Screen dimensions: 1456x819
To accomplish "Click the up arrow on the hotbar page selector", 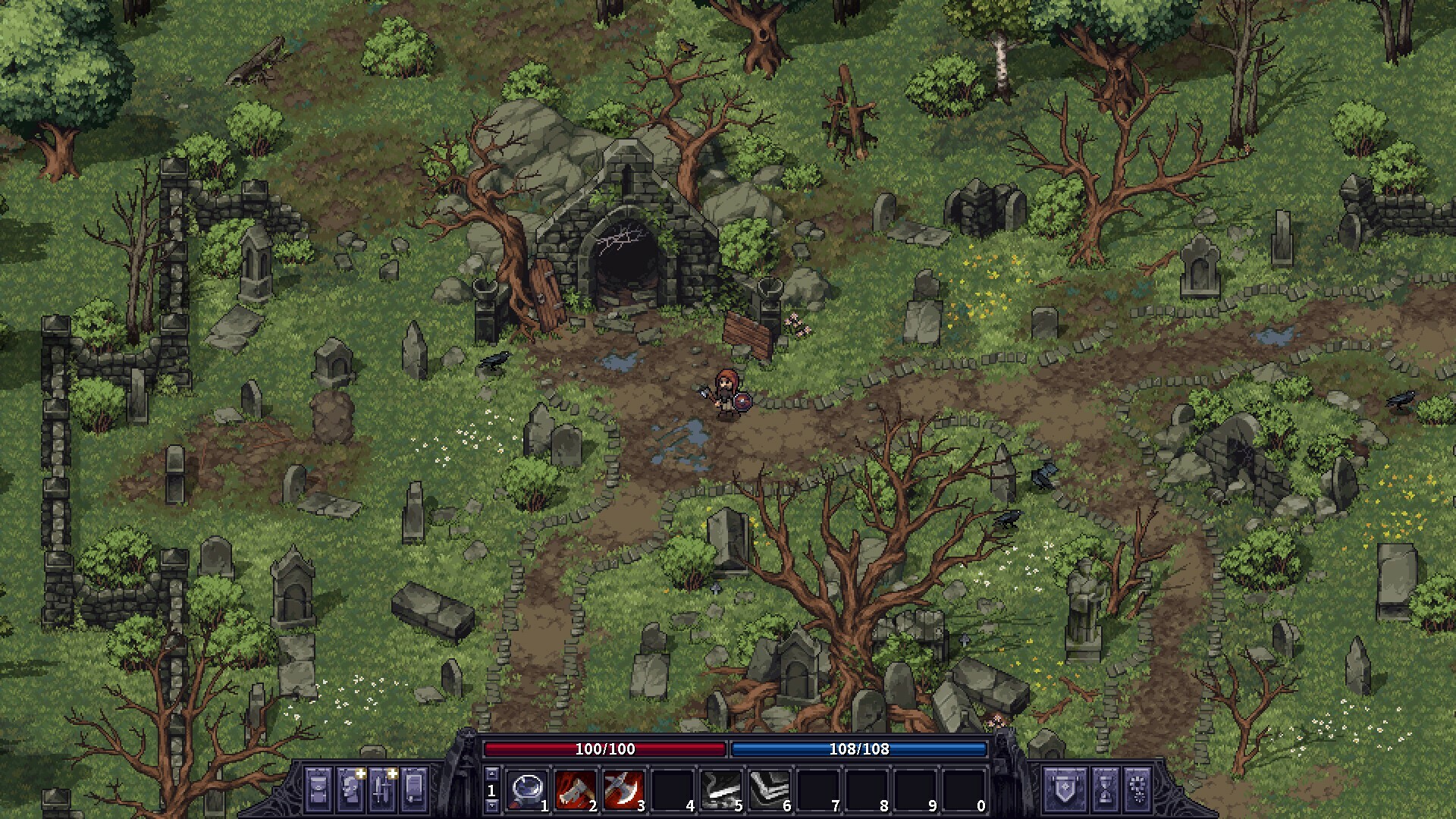I will tap(493, 773).
